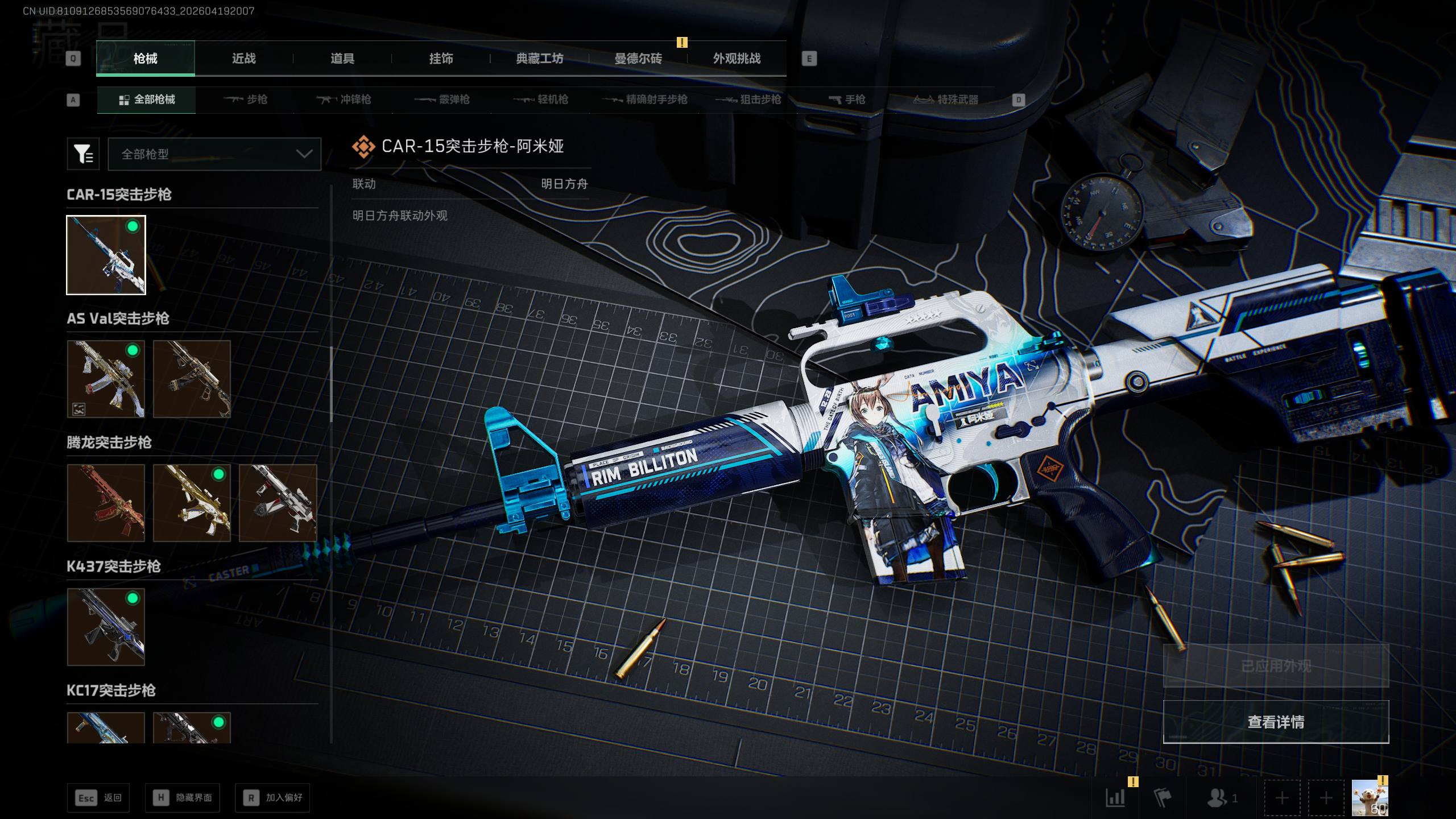Image resolution: width=1456 pixels, height=819 pixels.
Task: Choose the K437 rifle skin thumbnail
Action: tap(106, 627)
